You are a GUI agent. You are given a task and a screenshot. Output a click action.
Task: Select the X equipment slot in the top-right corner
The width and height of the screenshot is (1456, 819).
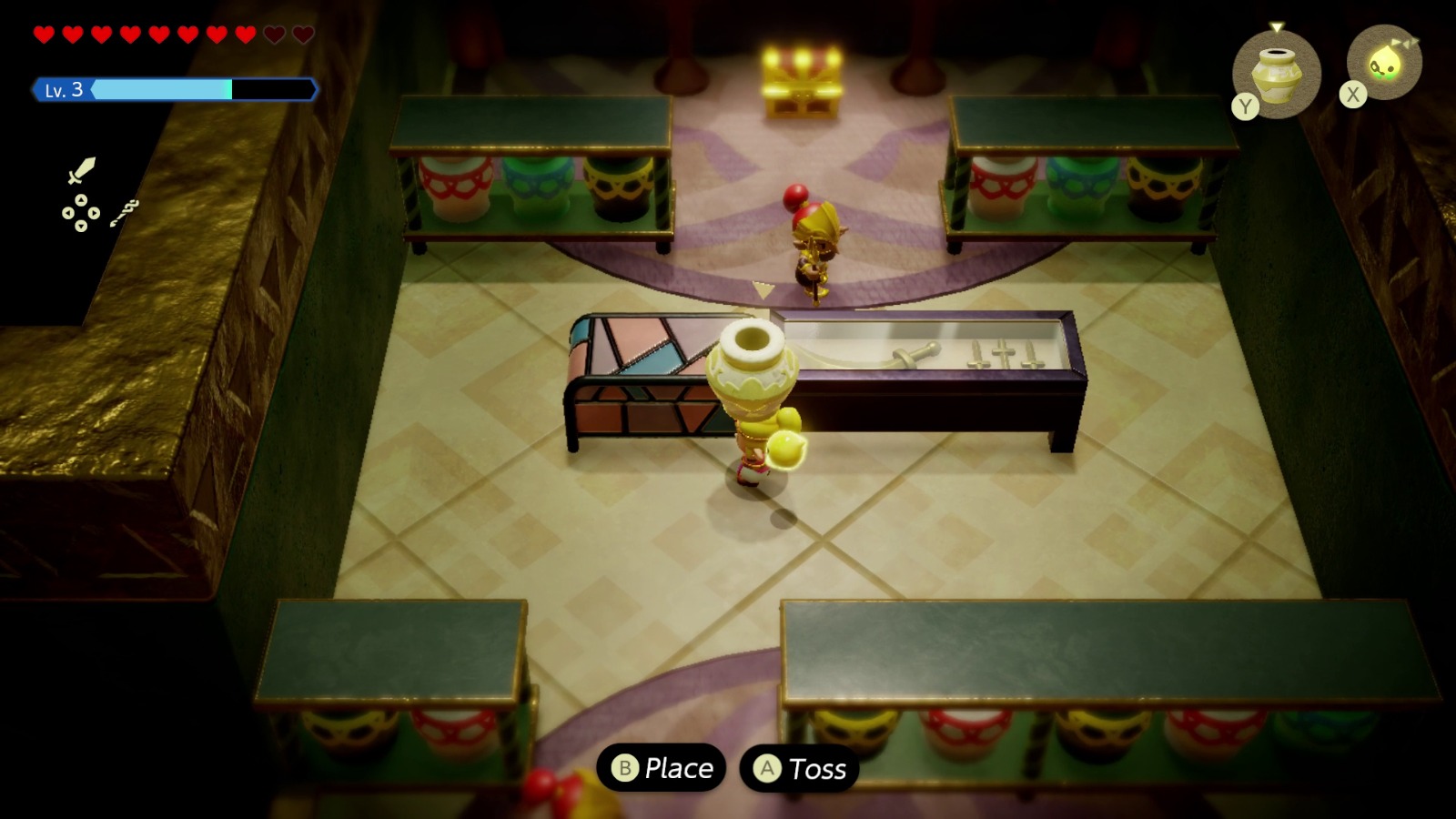[1387, 66]
